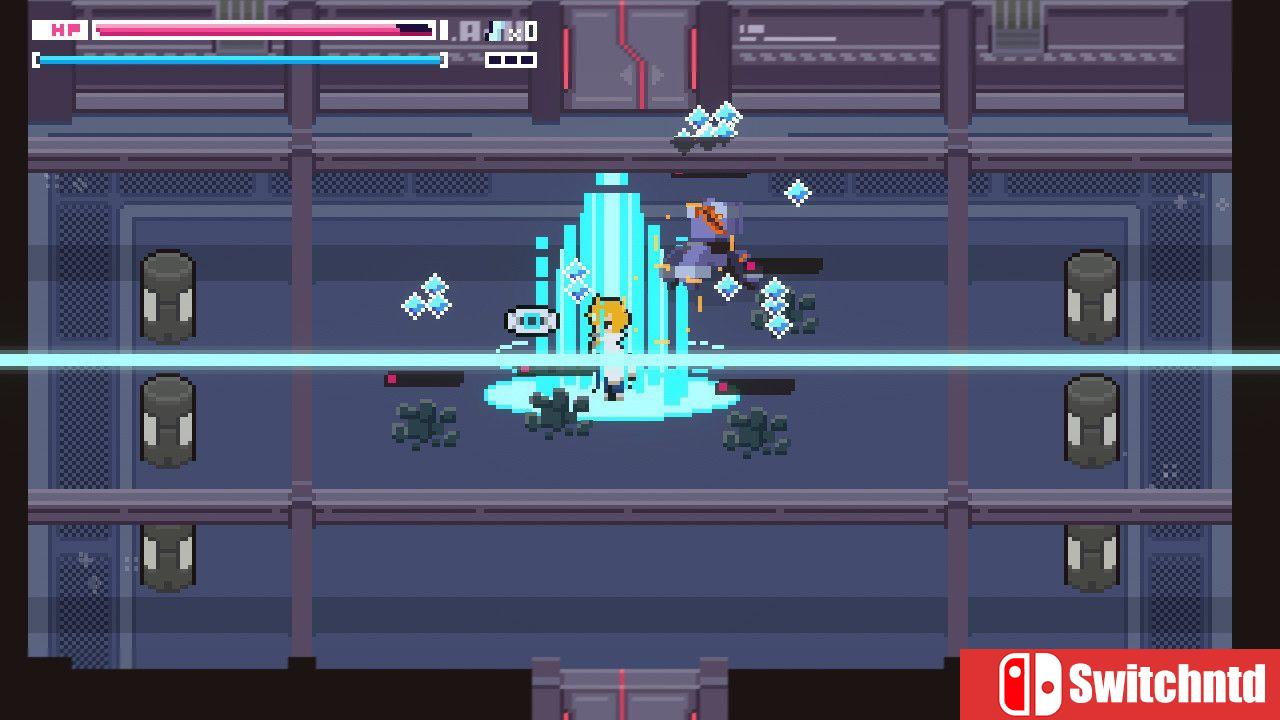Click the music note indicator beside the HP bar
This screenshot has height=720, width=1280.
498,29
